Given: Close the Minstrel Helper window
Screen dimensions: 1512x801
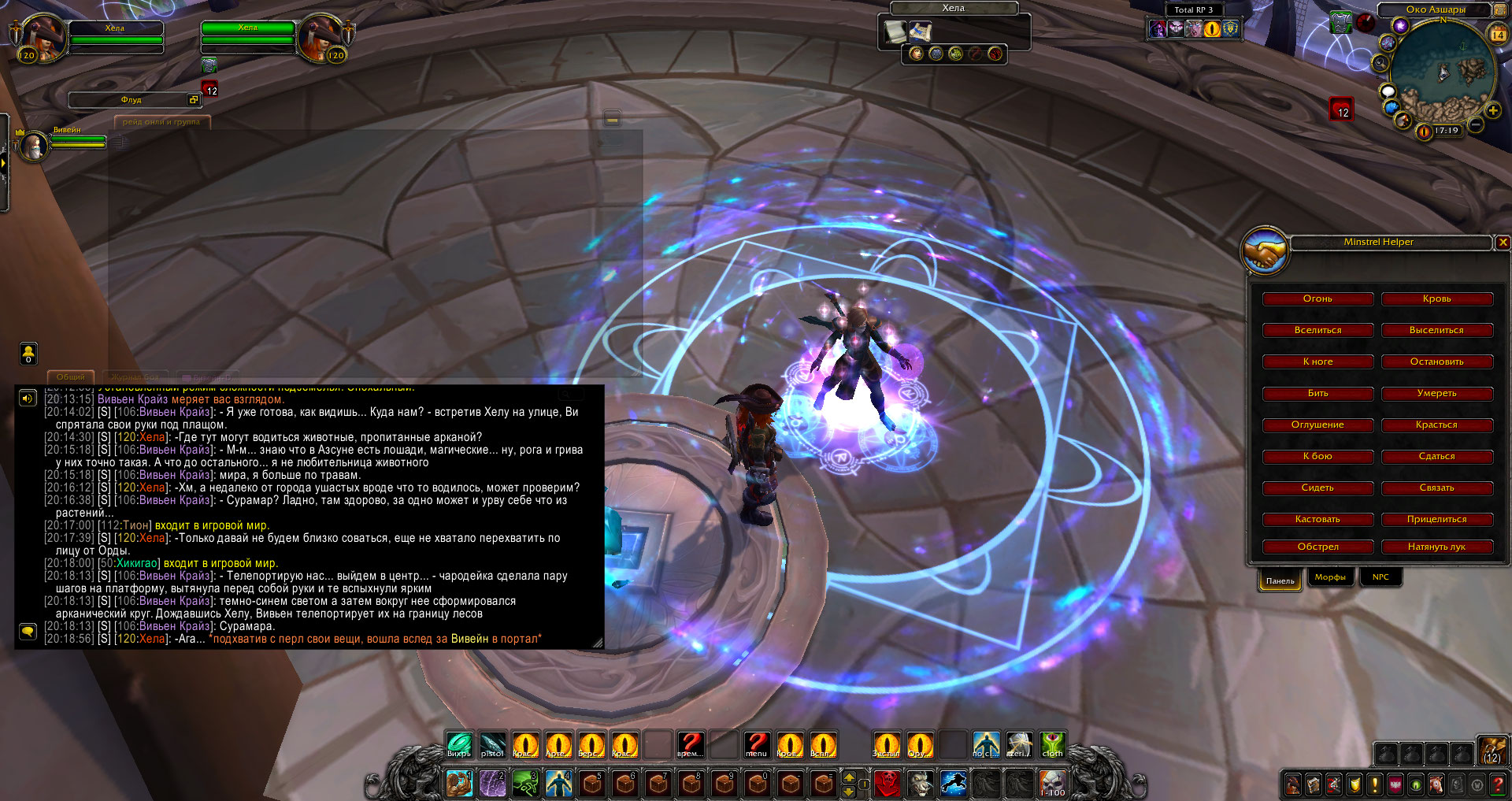Looking at the screenshot, I should tap(1503, 243).
